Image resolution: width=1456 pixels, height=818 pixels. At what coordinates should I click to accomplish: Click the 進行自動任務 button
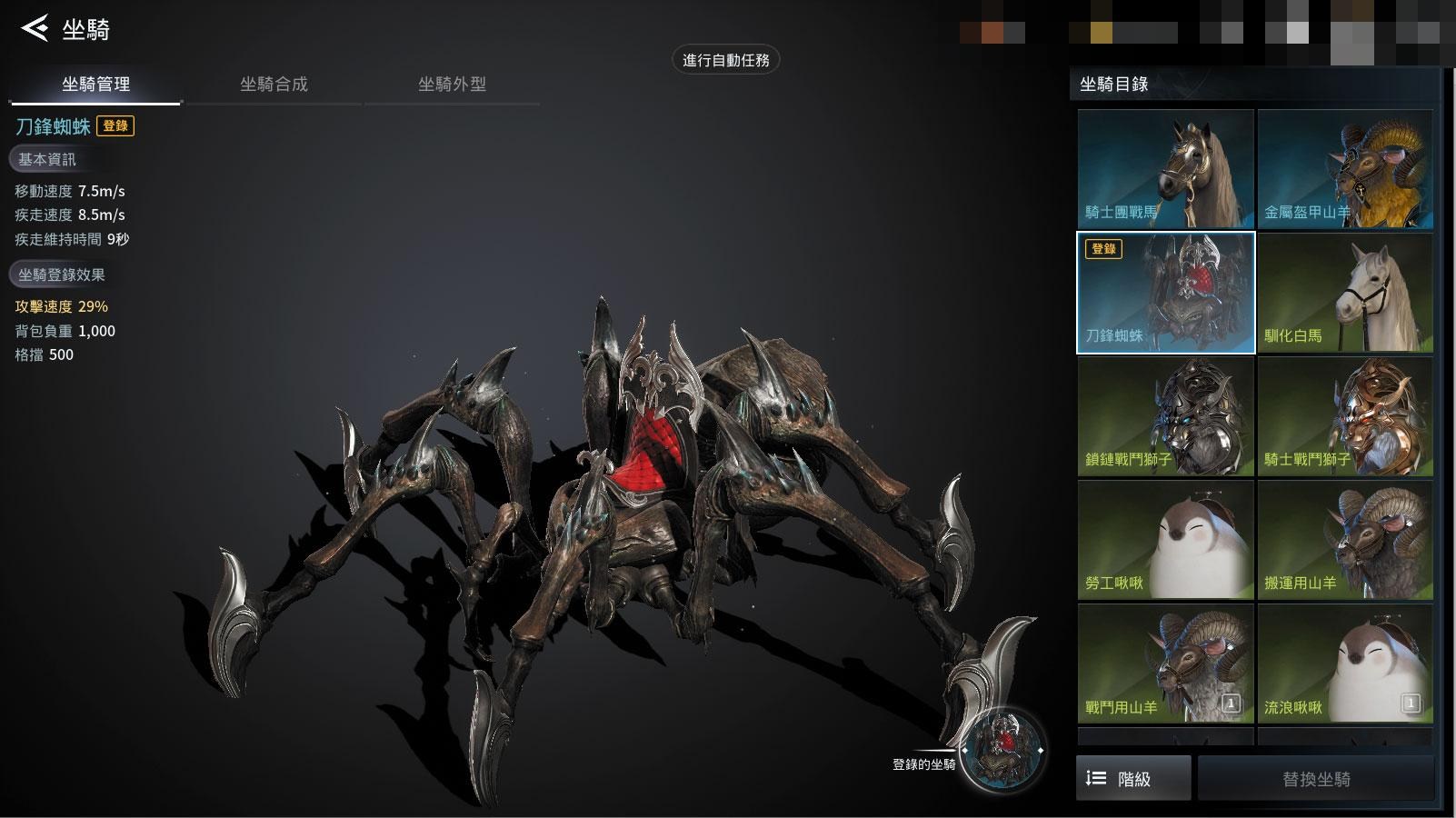[725, 60]
